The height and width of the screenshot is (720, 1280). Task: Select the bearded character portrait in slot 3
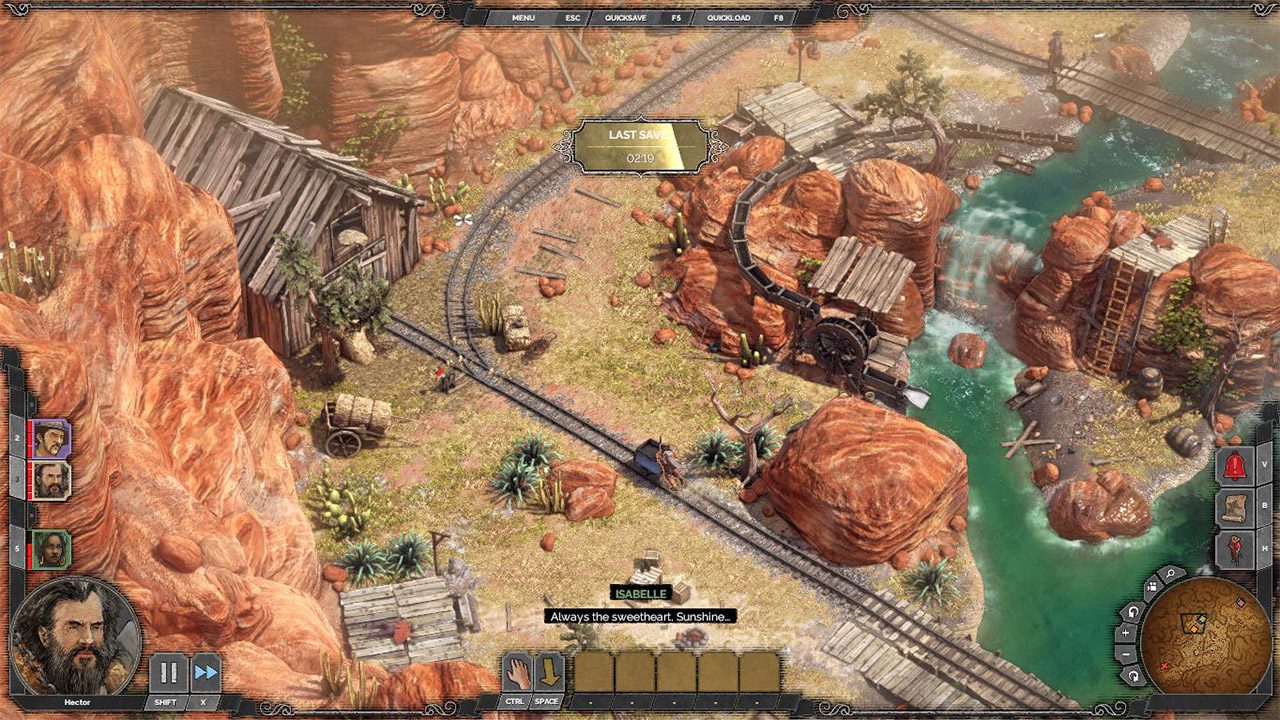point(50,481)
